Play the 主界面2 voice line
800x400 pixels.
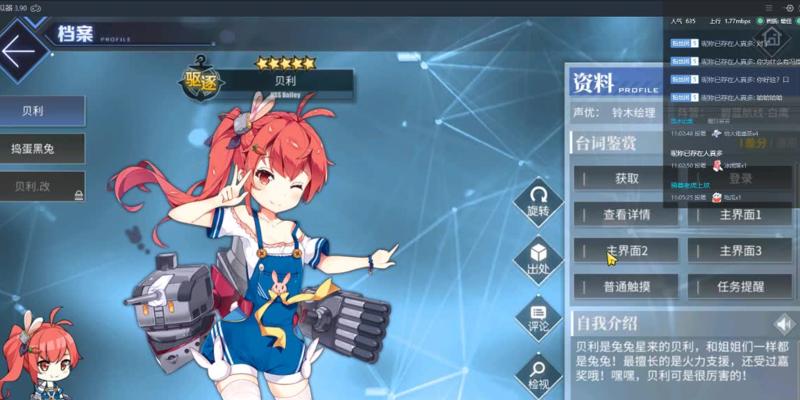tap(625, 250)
